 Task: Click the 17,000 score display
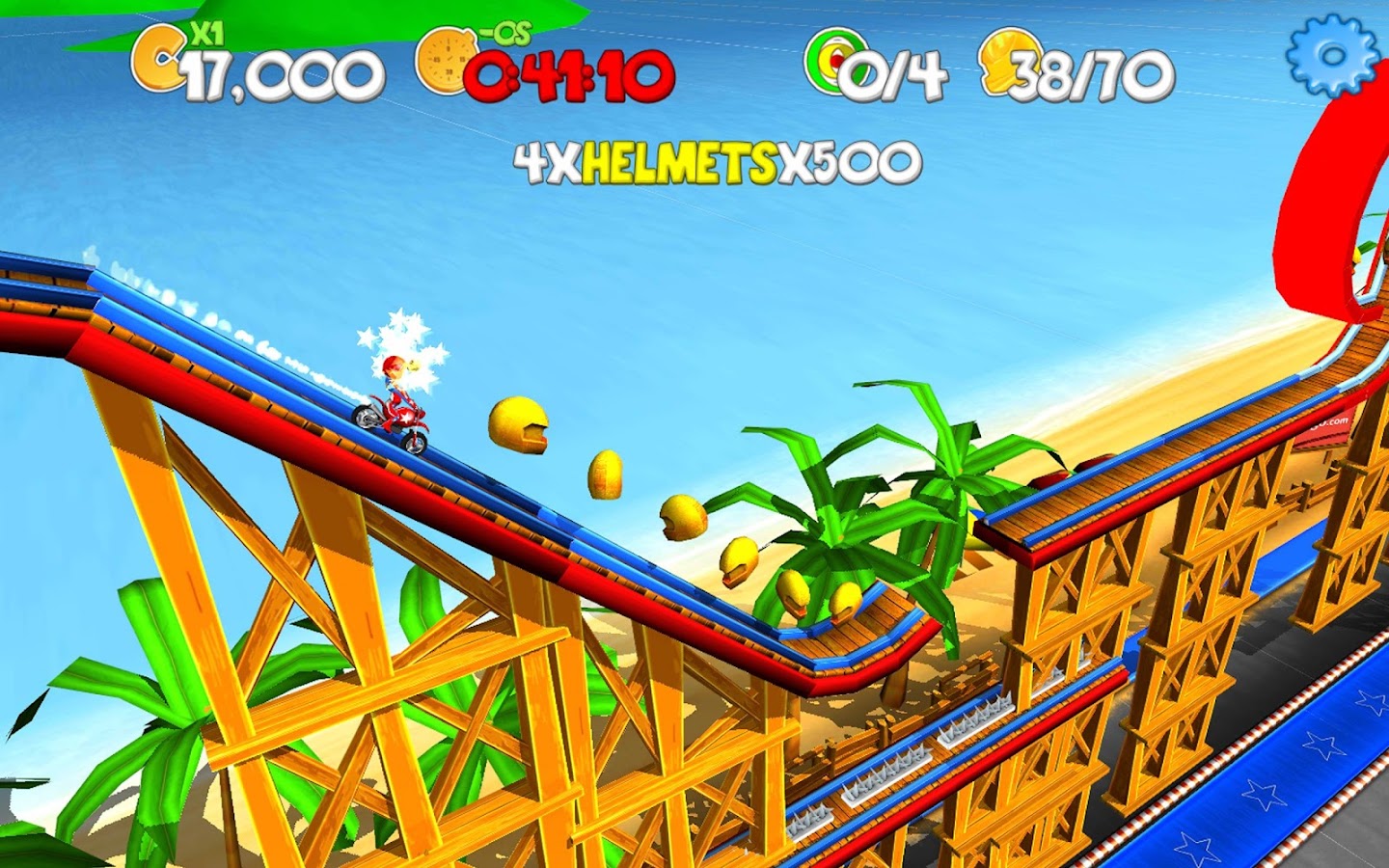280,72
